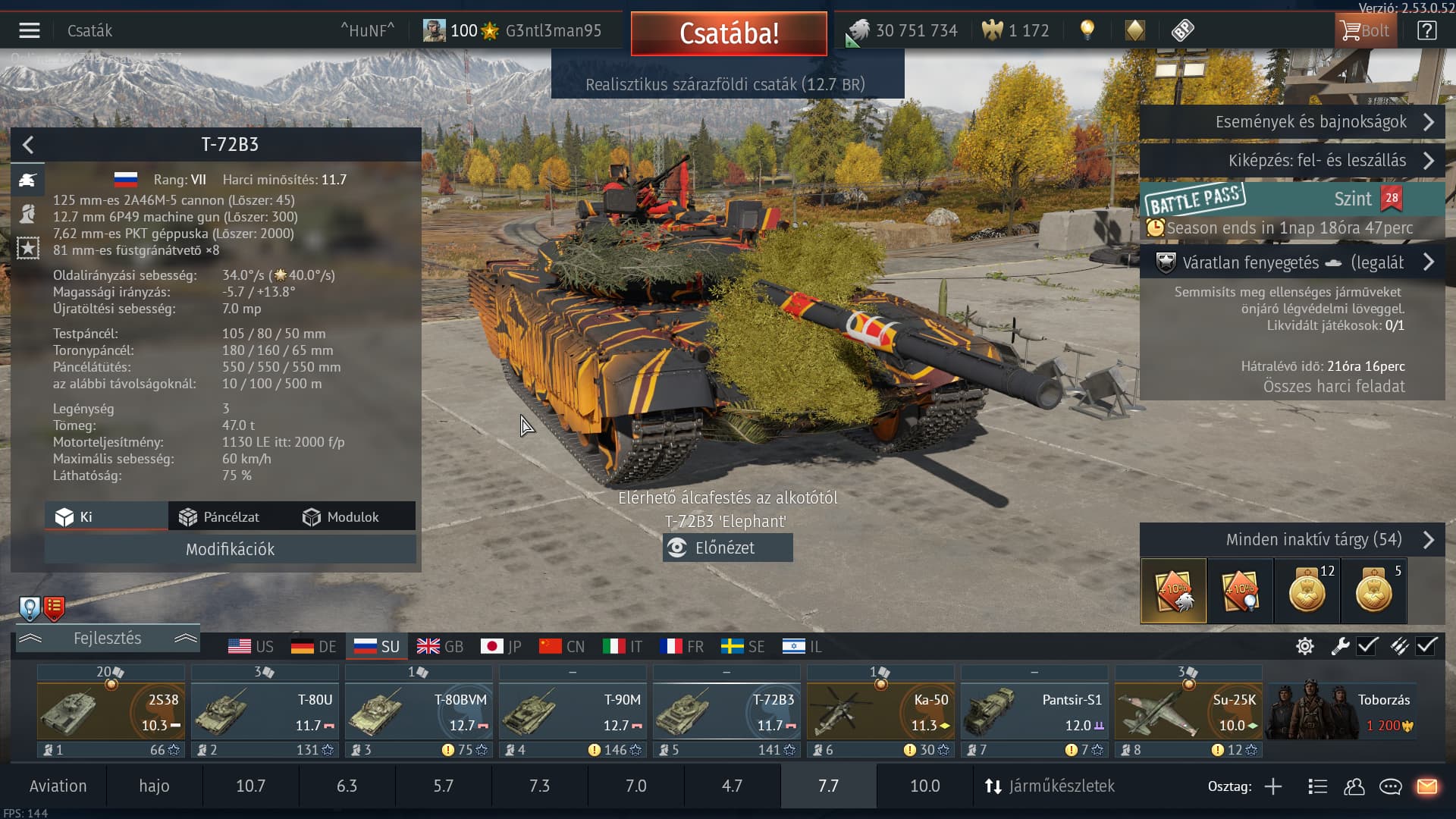Switch to the Modulok view tab
Image resolution: width=1456 pixels, height=819 pixels.
(x=341, y=517)
